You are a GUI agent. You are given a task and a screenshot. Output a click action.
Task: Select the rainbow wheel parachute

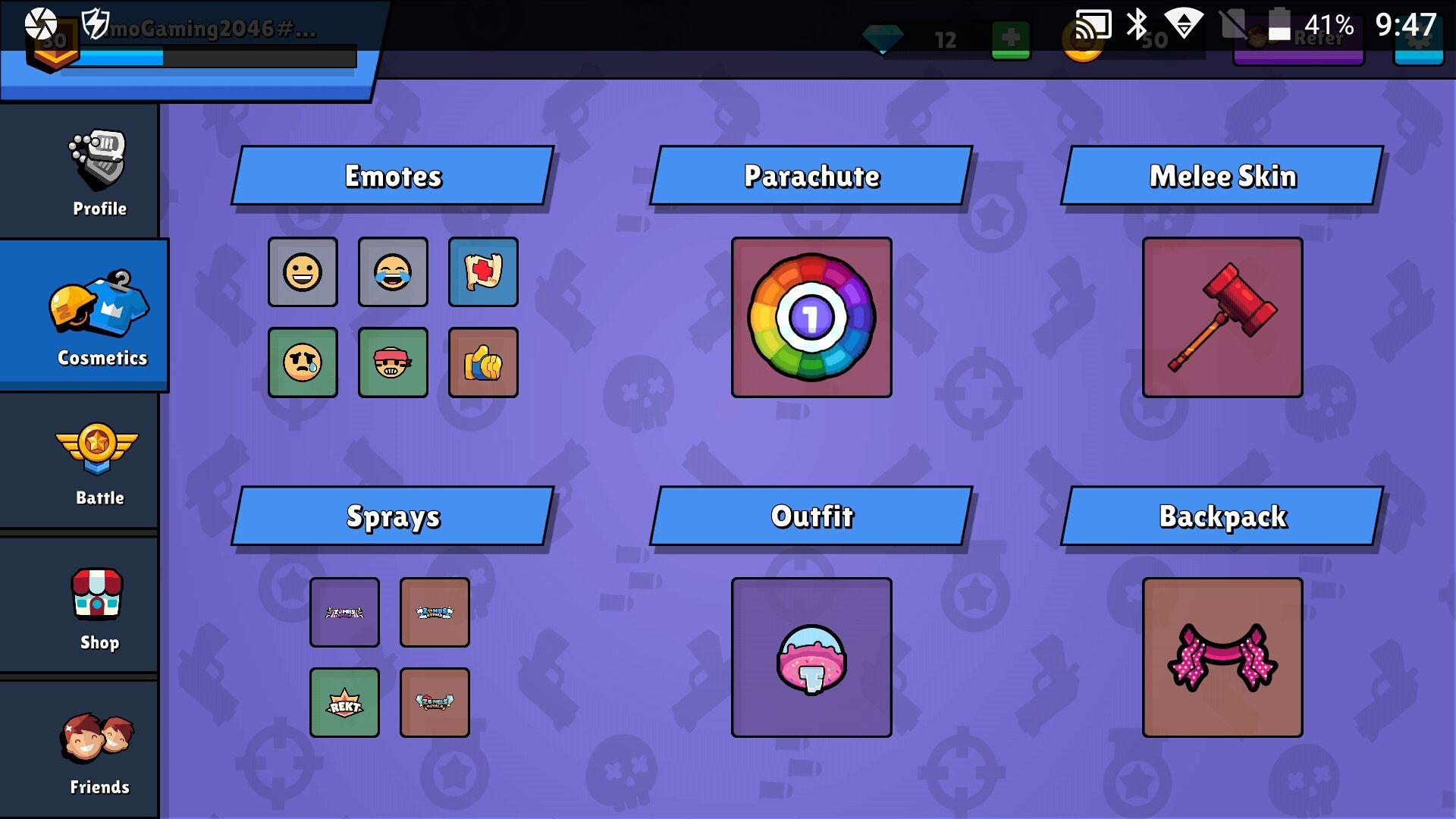pos(811,317)
